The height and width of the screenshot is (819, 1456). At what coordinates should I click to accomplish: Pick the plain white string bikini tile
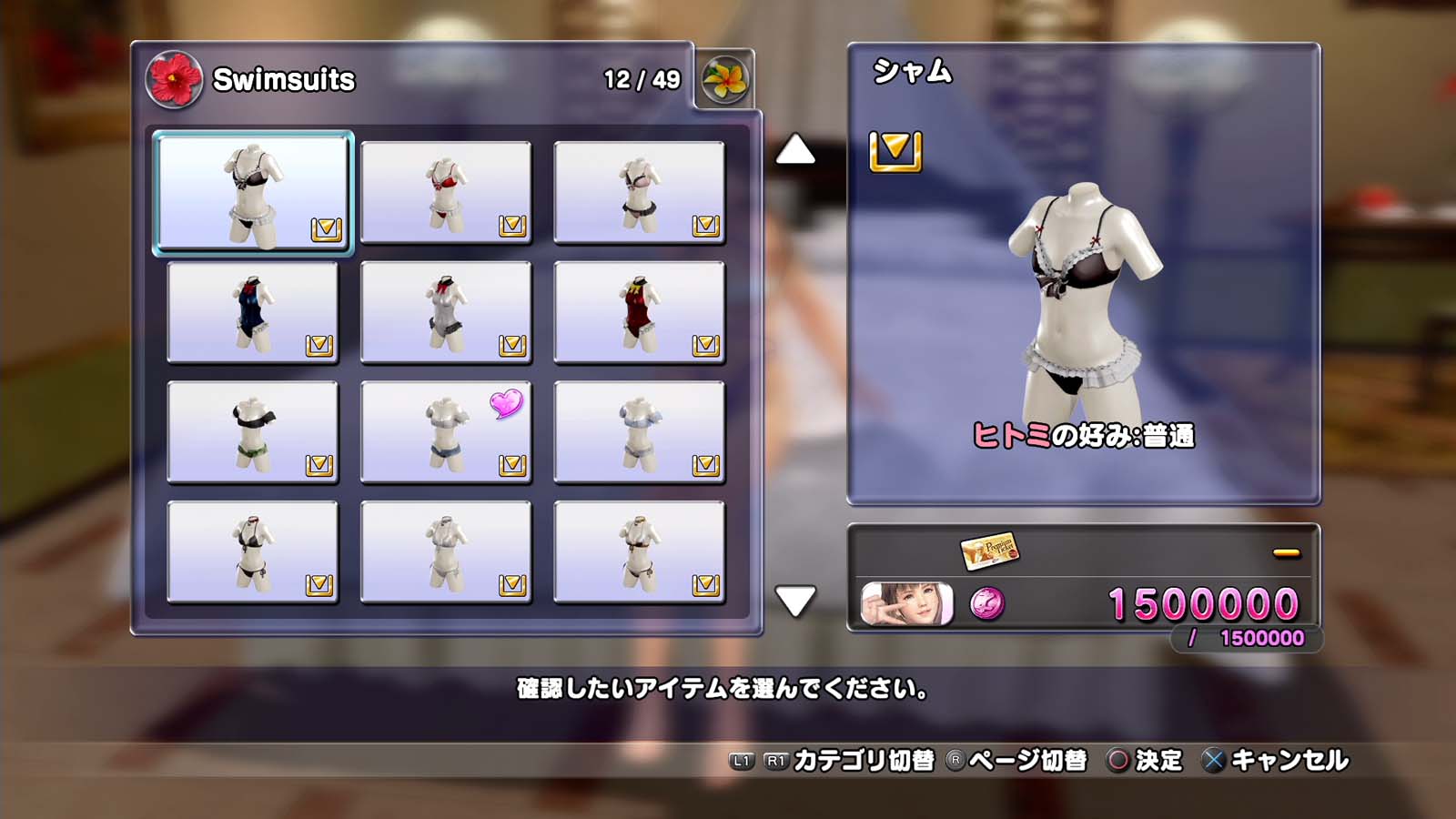tap(446, 552)
